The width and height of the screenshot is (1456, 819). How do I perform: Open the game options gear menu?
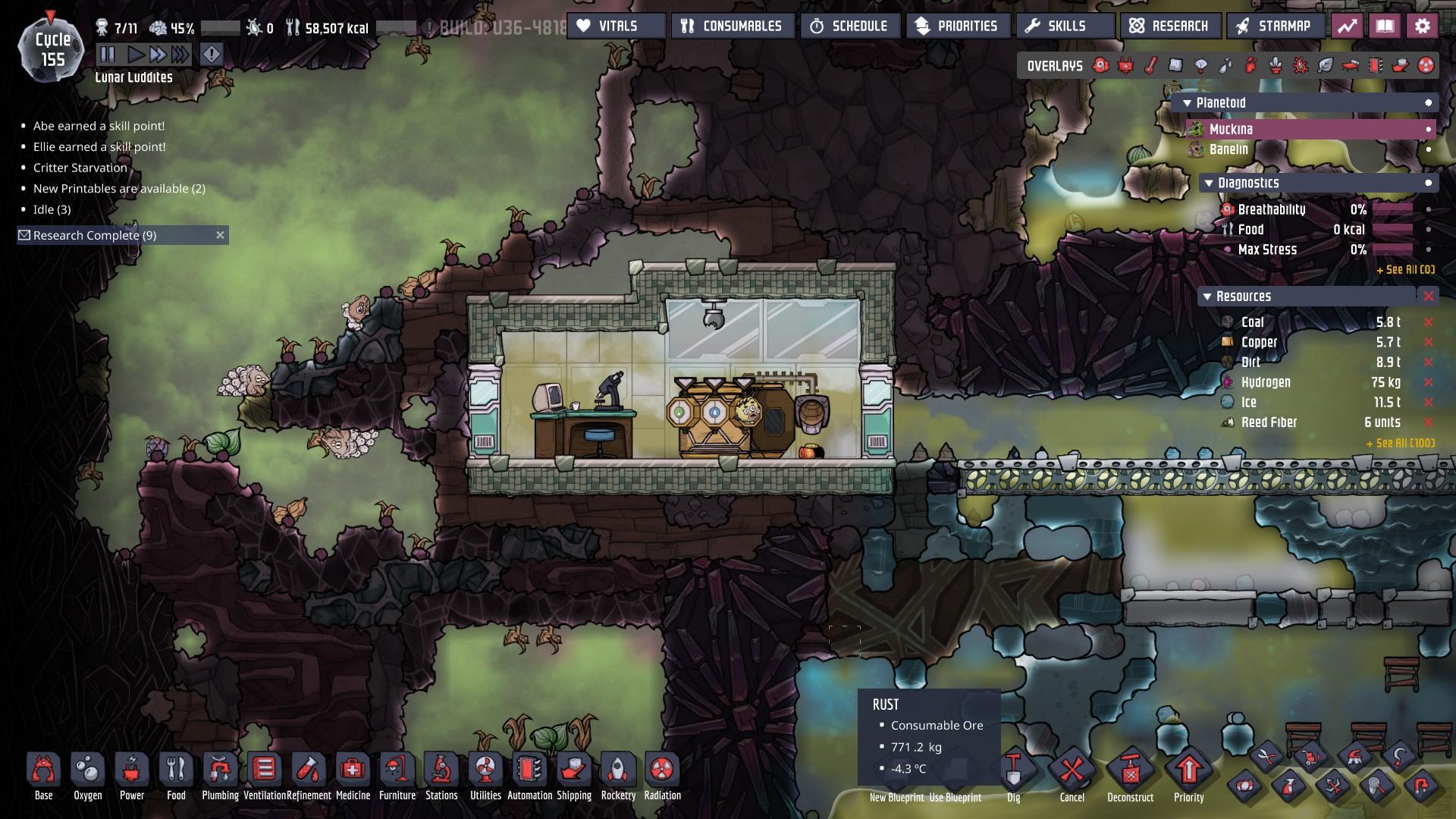point(1422,26)
